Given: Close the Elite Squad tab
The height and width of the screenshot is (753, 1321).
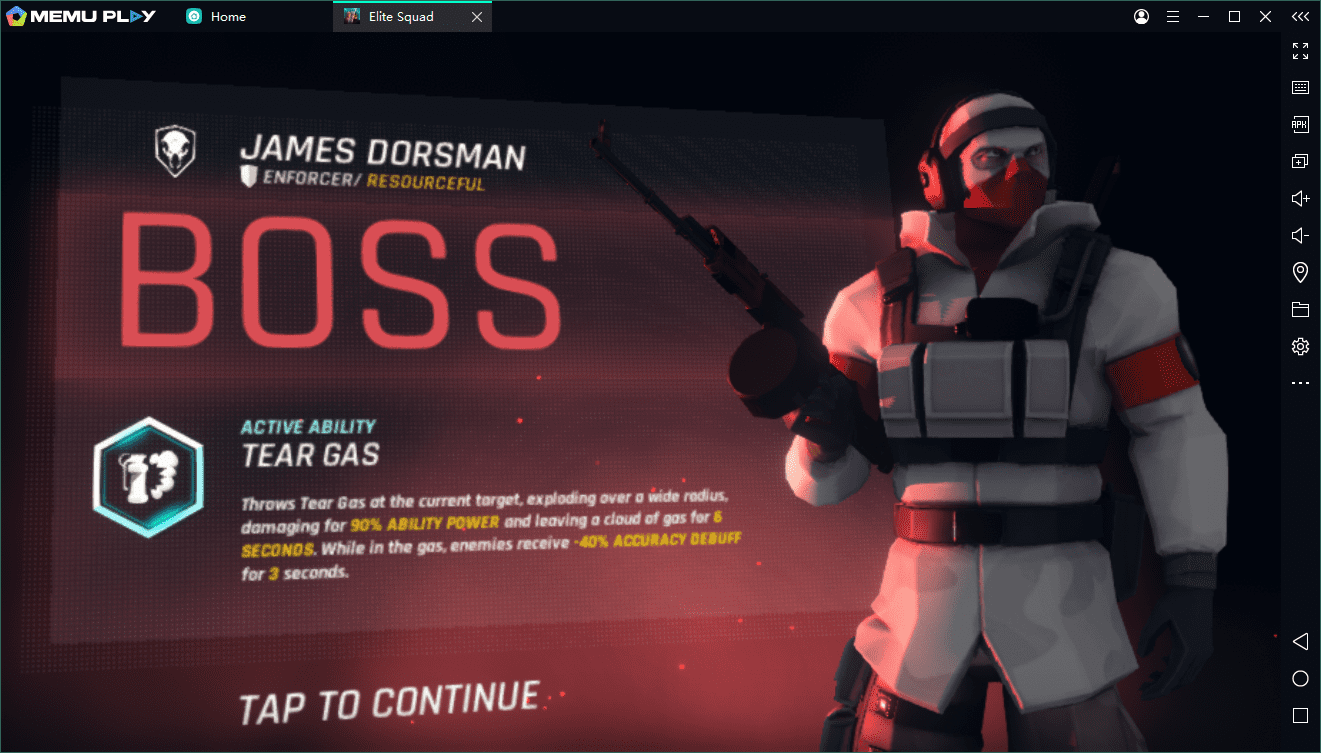Looking at the screenshot, I should pyautogui.click(x=477, y=17).
